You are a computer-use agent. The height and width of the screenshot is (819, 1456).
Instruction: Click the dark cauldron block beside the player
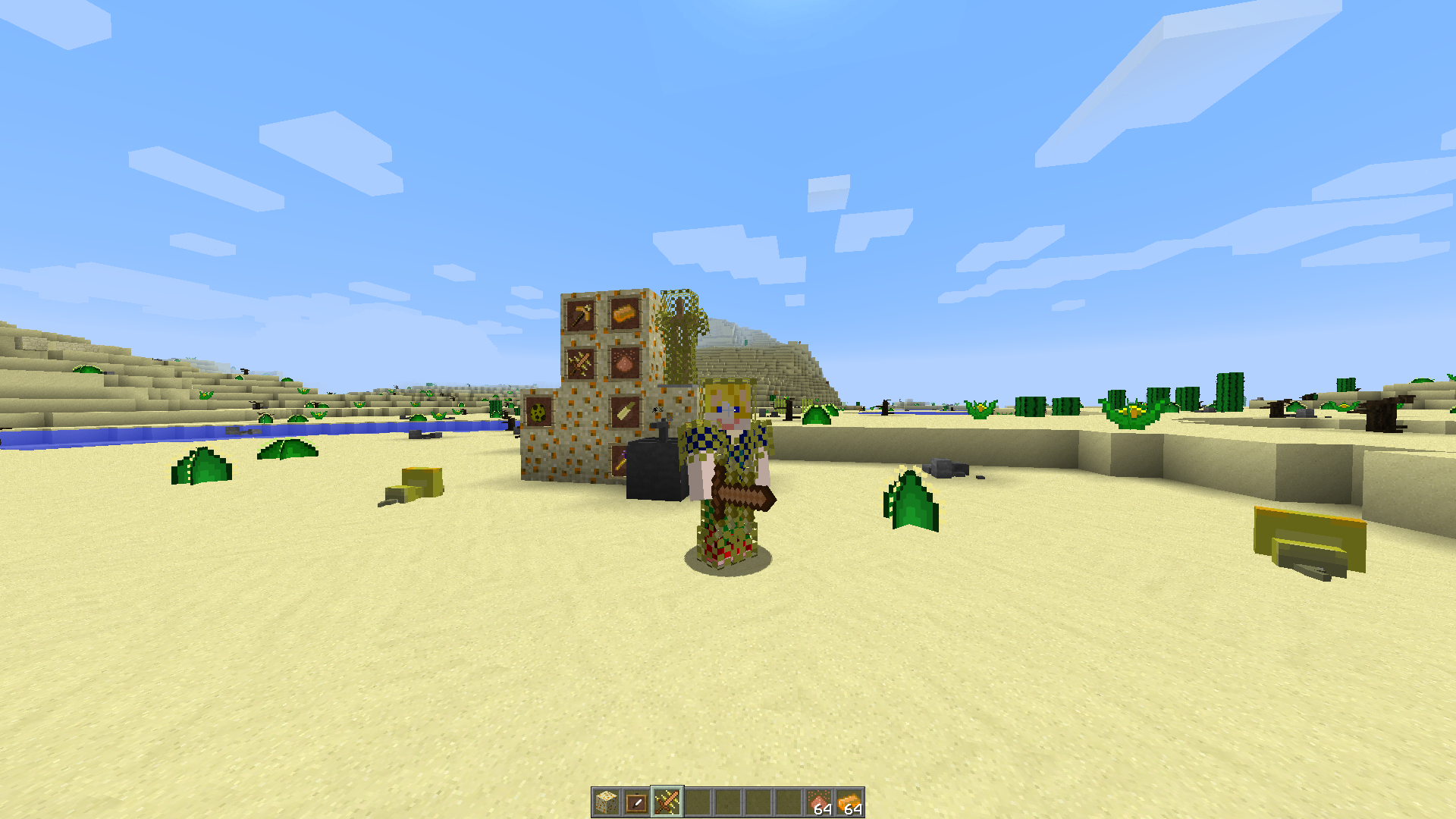[x=654, y=470]
